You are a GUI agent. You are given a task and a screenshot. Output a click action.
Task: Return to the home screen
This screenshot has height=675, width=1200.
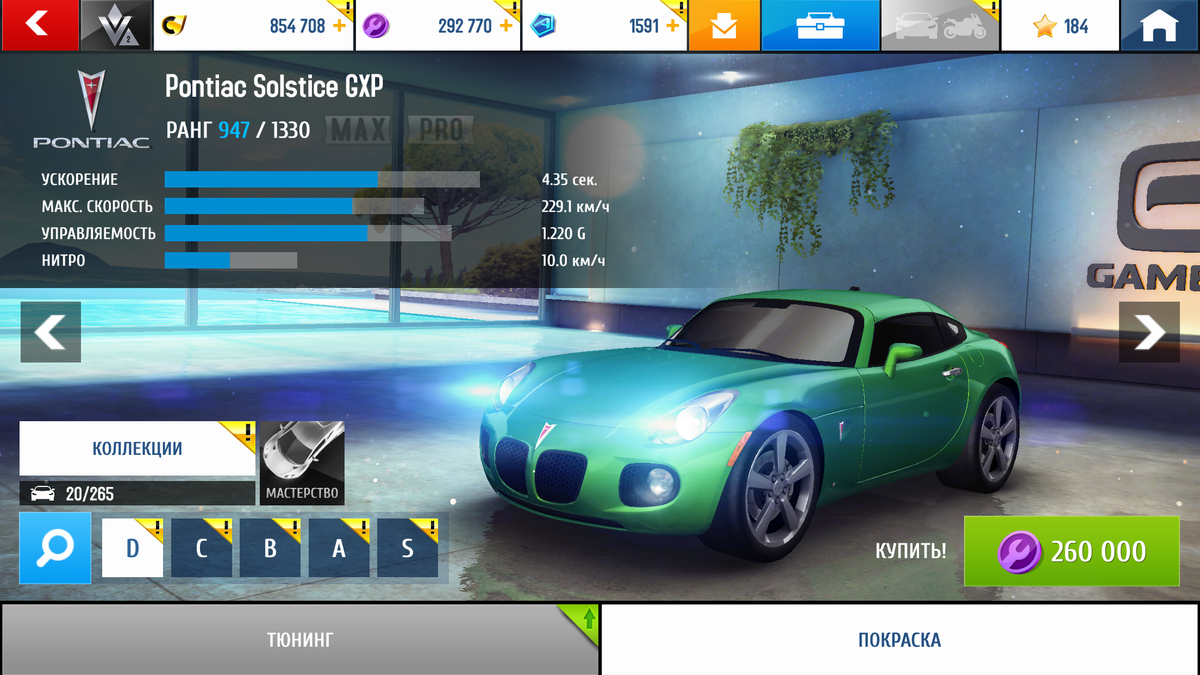pos(1160,26)
